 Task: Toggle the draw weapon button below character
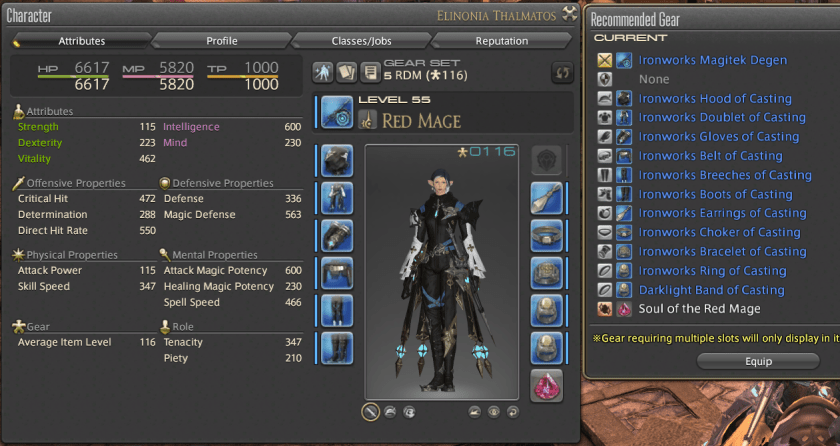(370, 411)
